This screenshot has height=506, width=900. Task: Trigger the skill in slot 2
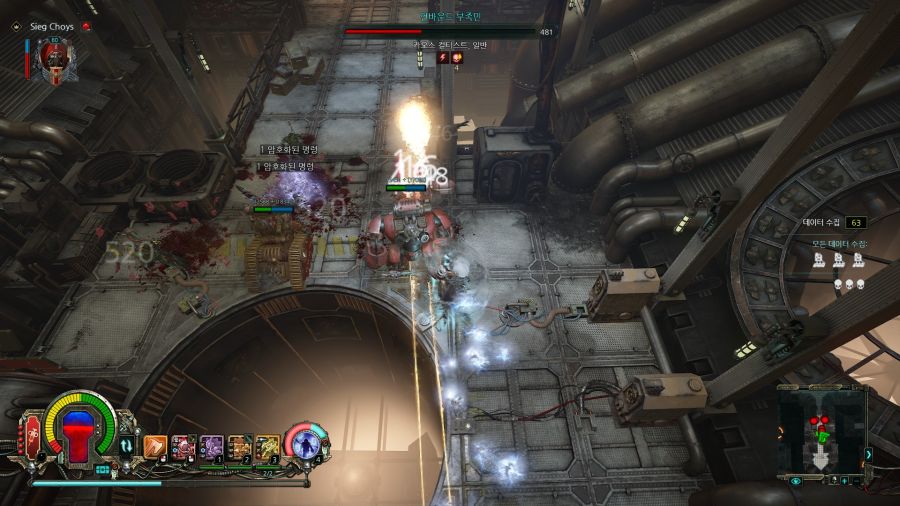239,446
